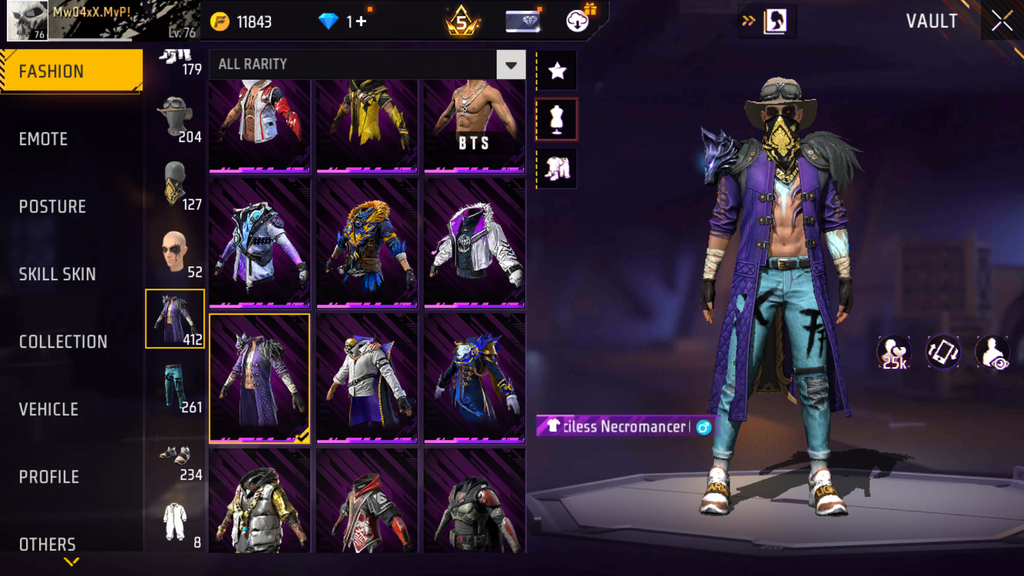The width and height of the screenshot is (1024, 576).
Task: Go to Skill Skin tab
Action: pyautogui.click(x=57, y=274)
